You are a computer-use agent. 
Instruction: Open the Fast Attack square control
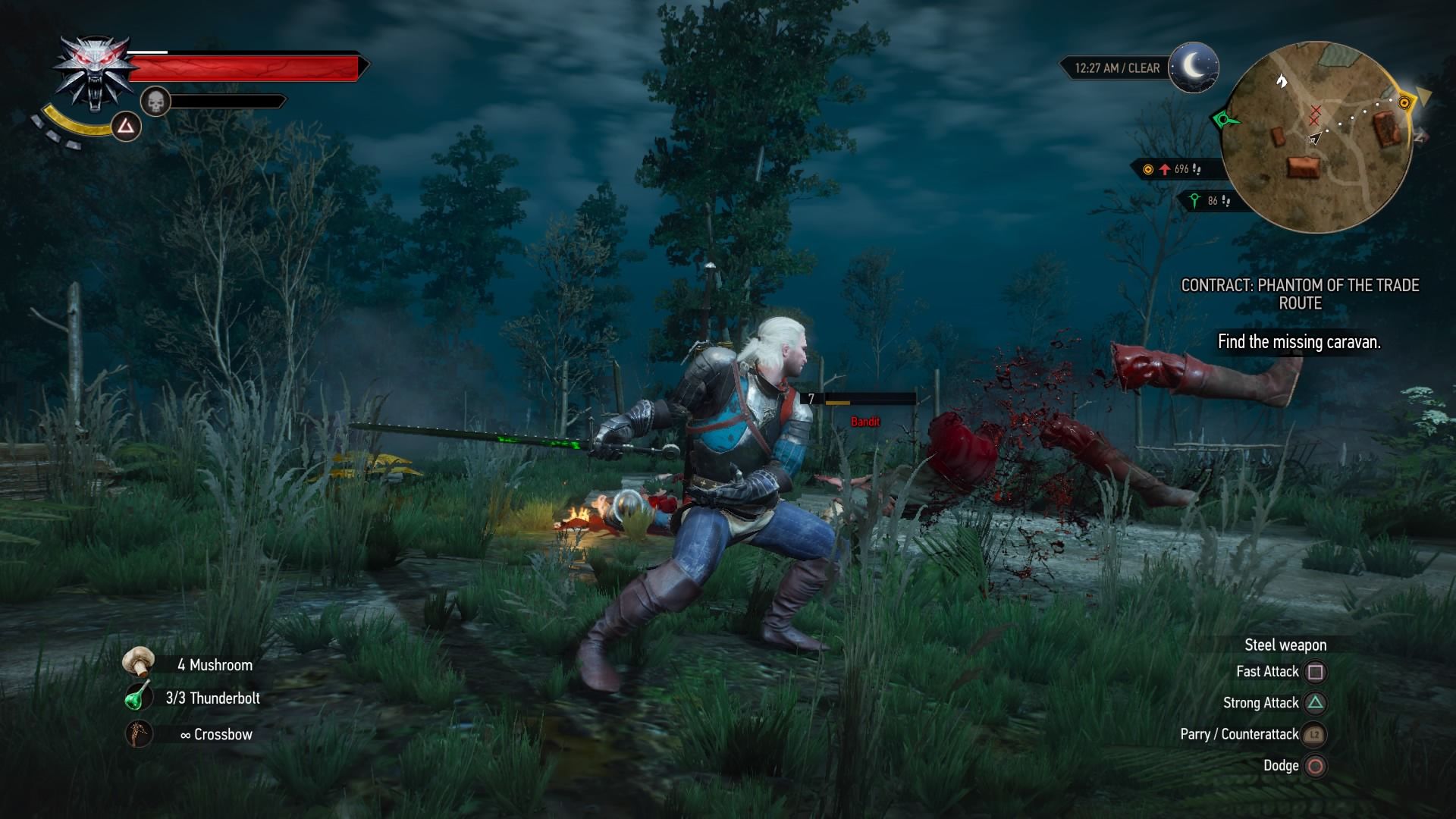1316,671
